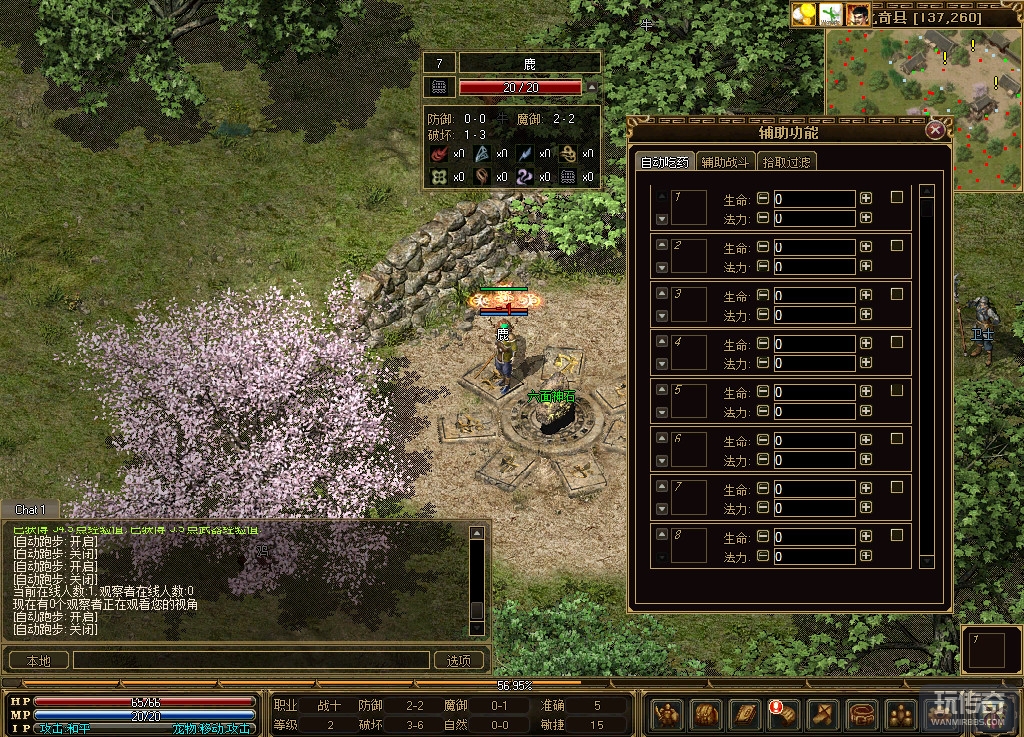Viewport: 1024px width, 737px height.
Task: Open the backpack inventory icon
Action: tap(706, 714)
